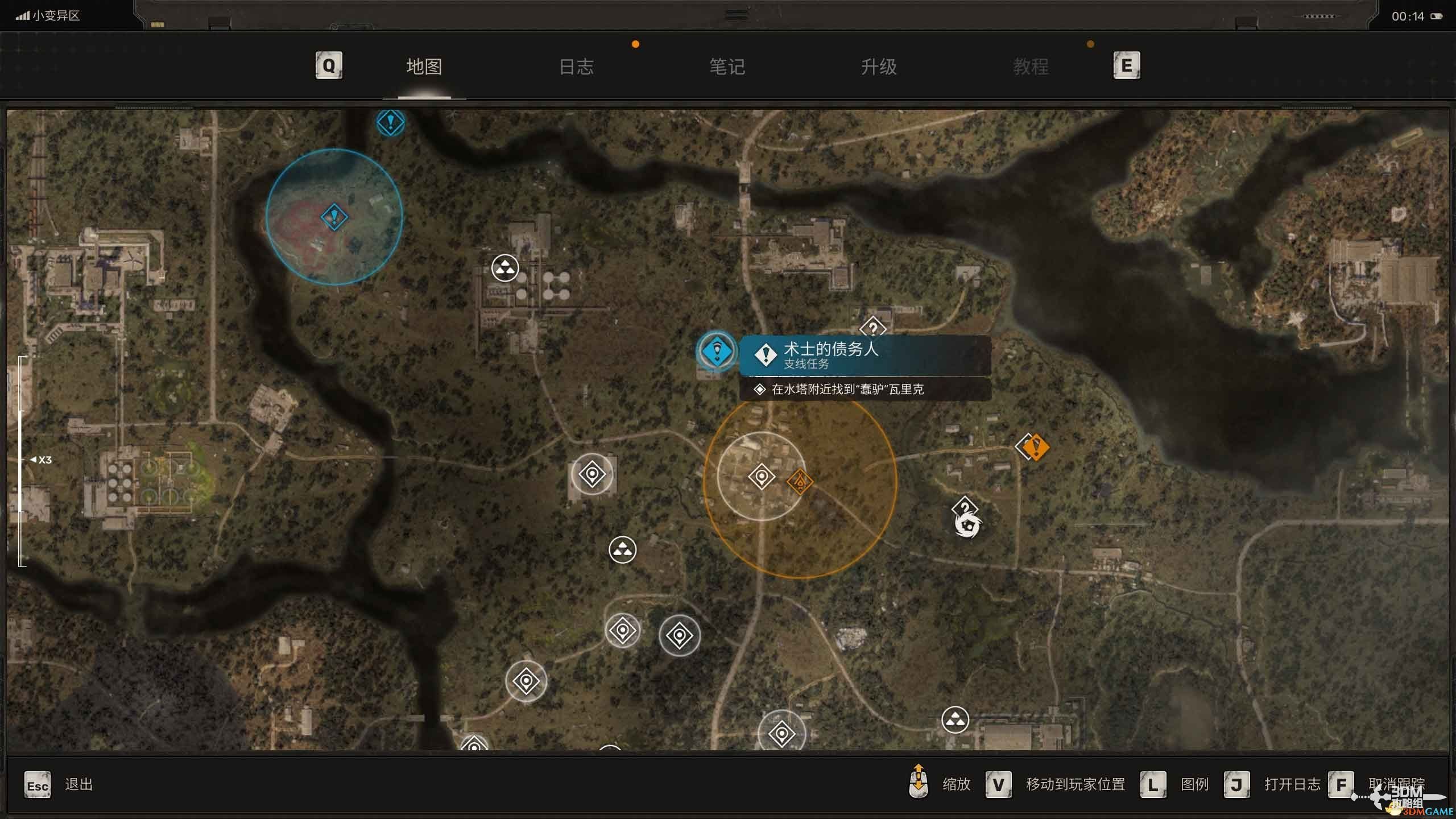Open the 图例 map legend
The height and width of the screenshot is (819, 1456).
coord(1194,784)
